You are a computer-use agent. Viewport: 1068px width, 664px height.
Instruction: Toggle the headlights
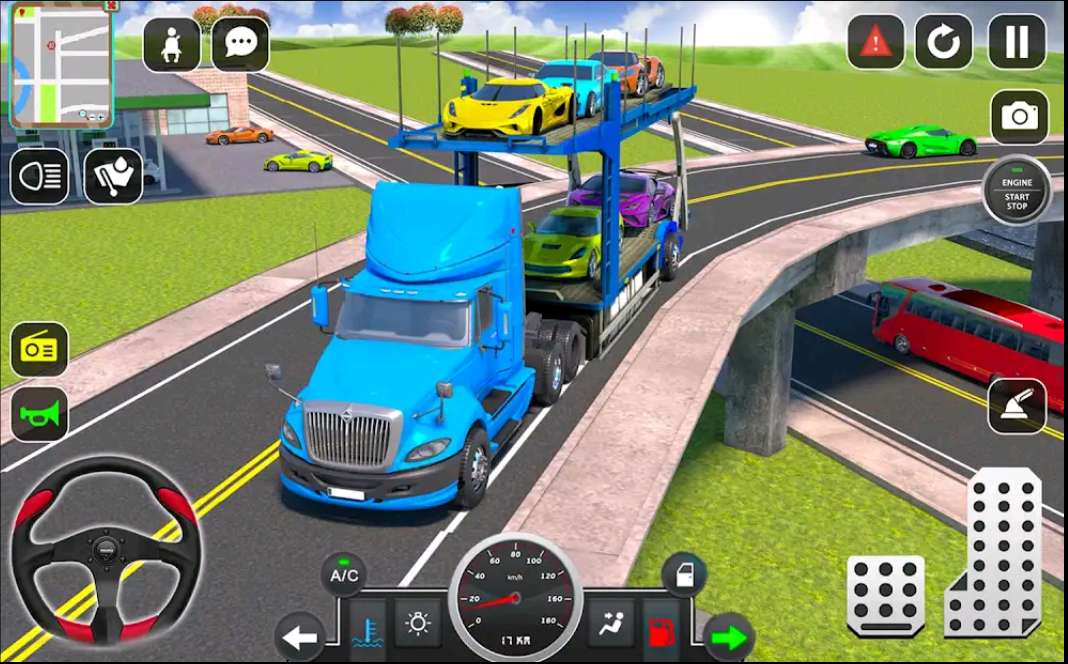(x=39, y=177)
